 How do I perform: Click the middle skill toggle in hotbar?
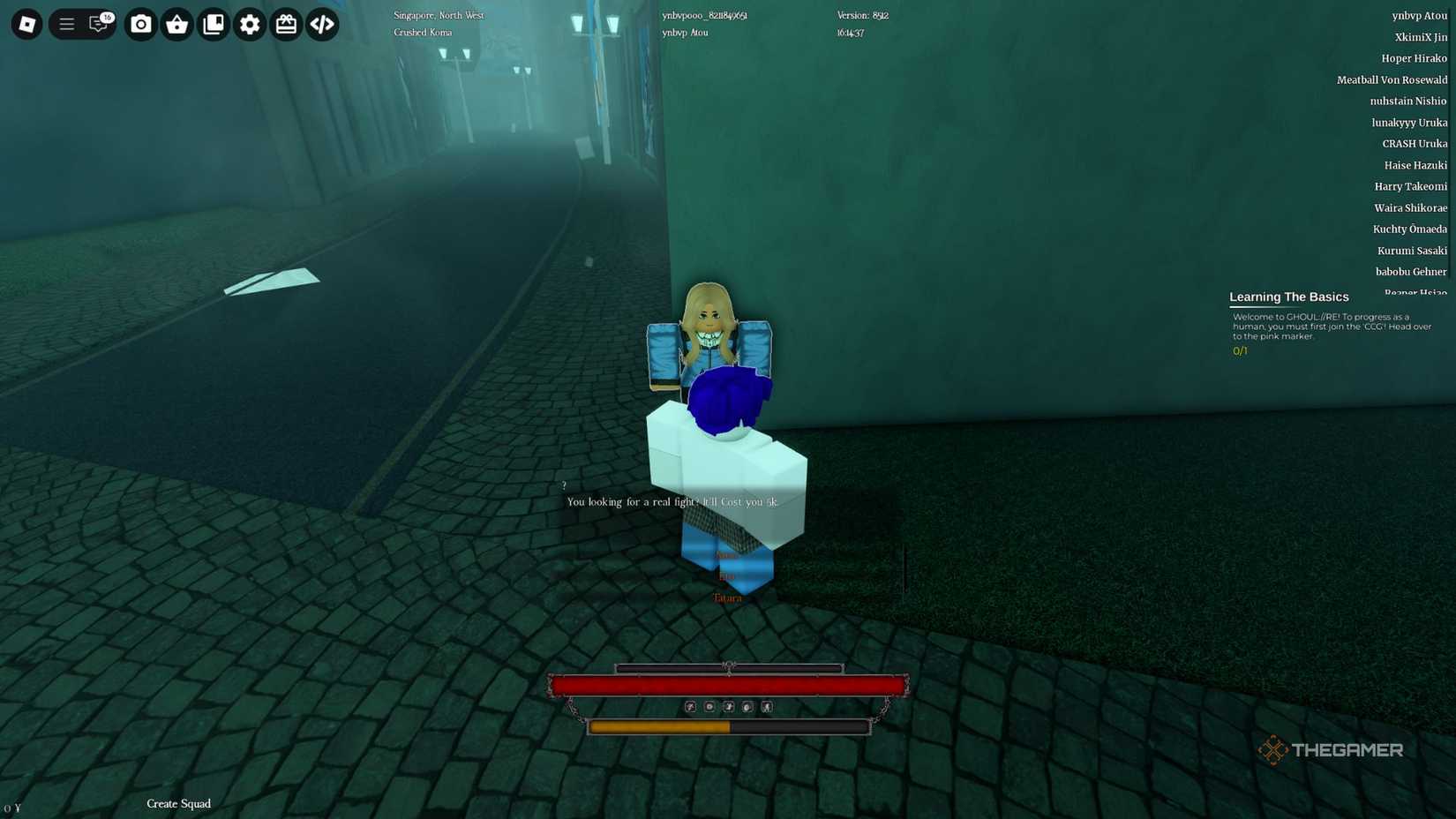coord(728,706)
